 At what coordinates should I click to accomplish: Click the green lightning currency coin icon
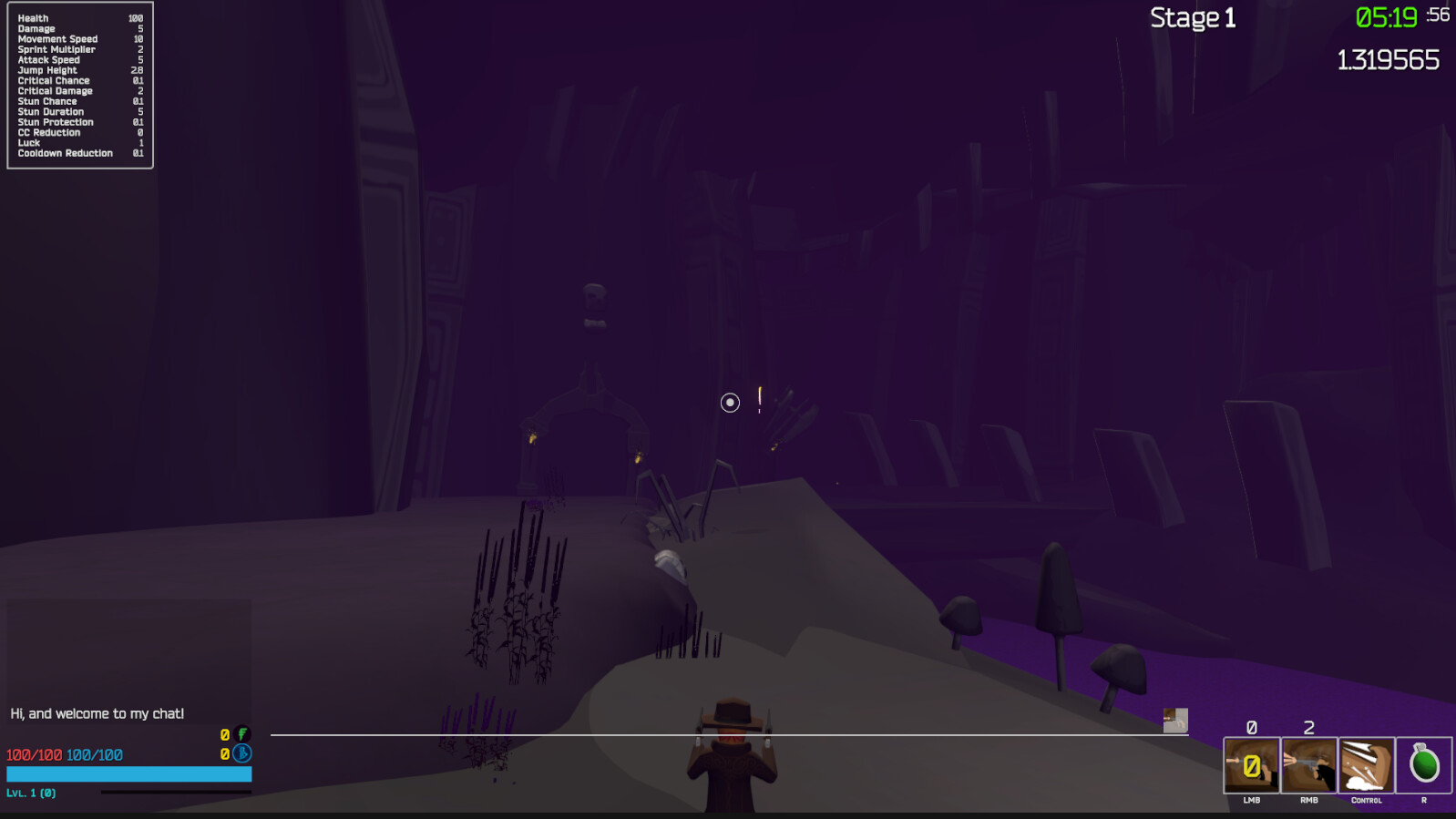point(240,732)
